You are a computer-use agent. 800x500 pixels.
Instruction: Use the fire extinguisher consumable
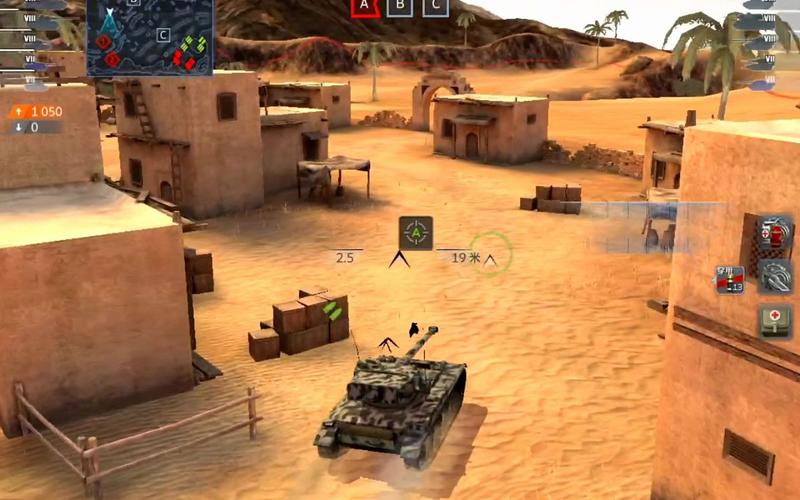coord(775,234)
